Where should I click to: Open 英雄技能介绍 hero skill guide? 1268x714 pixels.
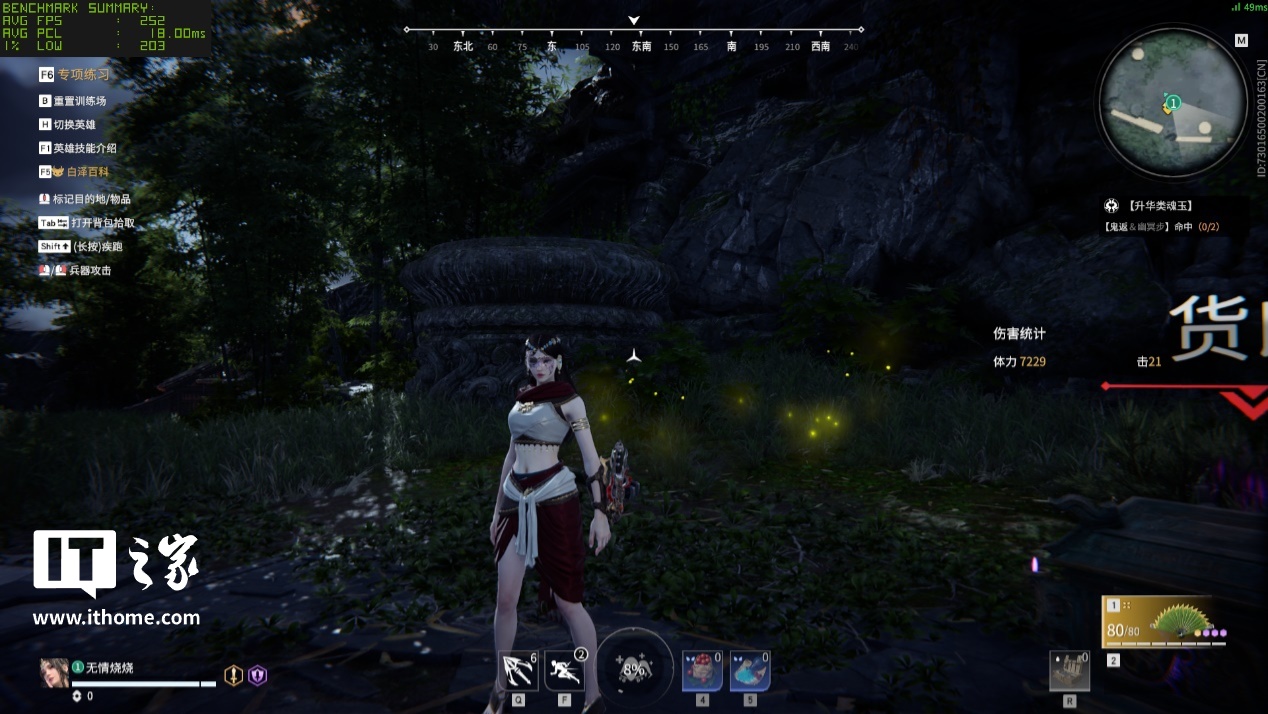(x=84, y=148)
